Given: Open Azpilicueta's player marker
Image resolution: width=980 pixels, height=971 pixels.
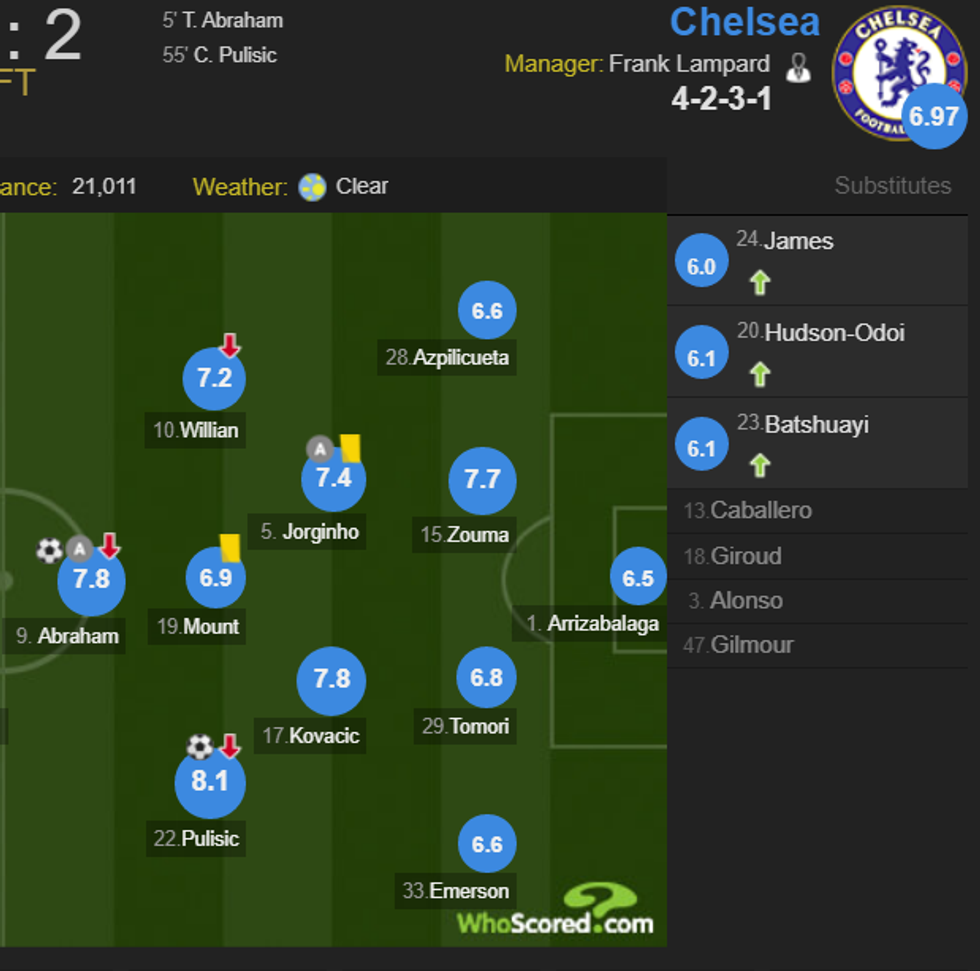Looking at the screenshot, I should coord(487,311).
